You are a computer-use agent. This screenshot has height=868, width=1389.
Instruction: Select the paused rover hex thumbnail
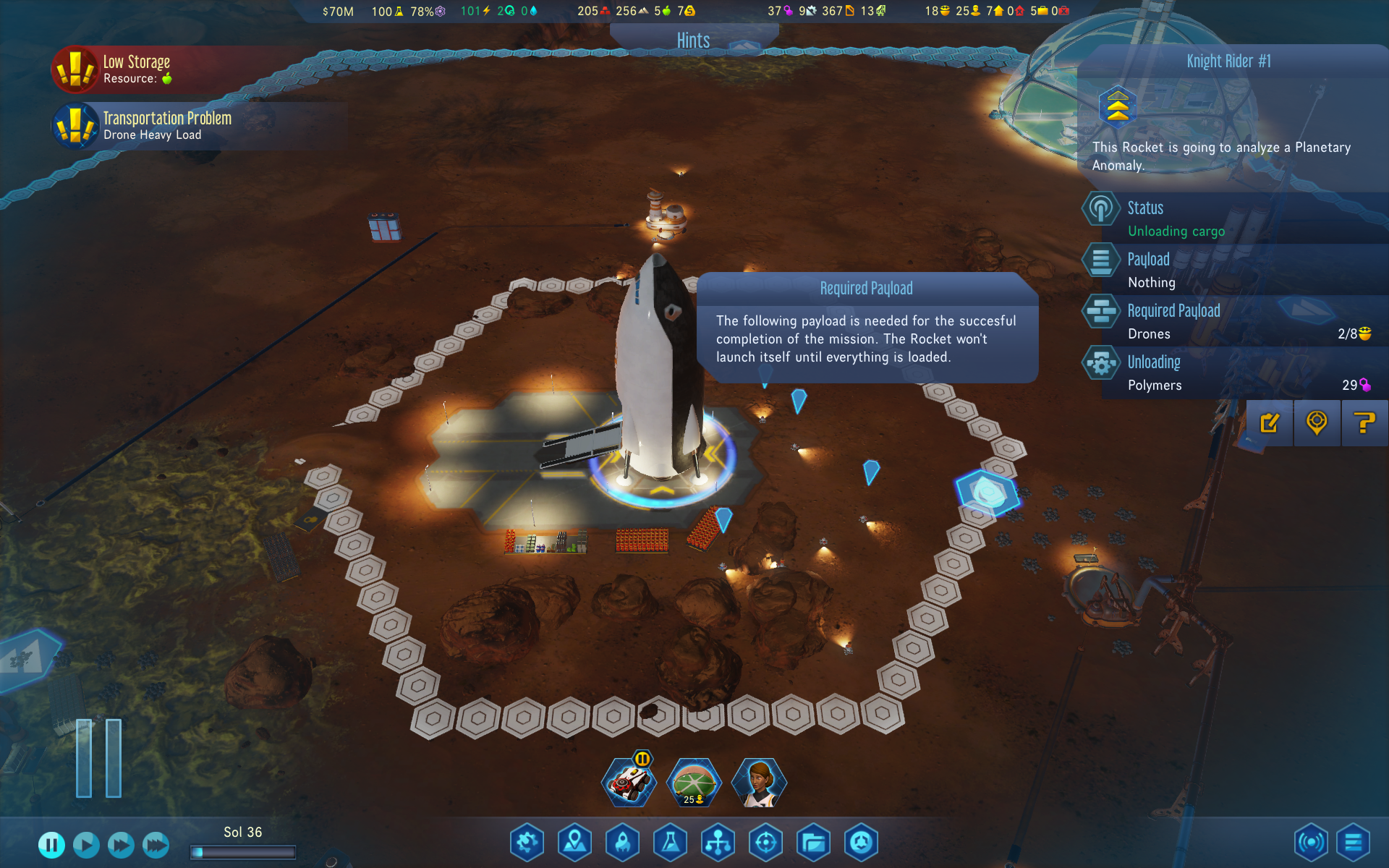(x=629, y=781)
